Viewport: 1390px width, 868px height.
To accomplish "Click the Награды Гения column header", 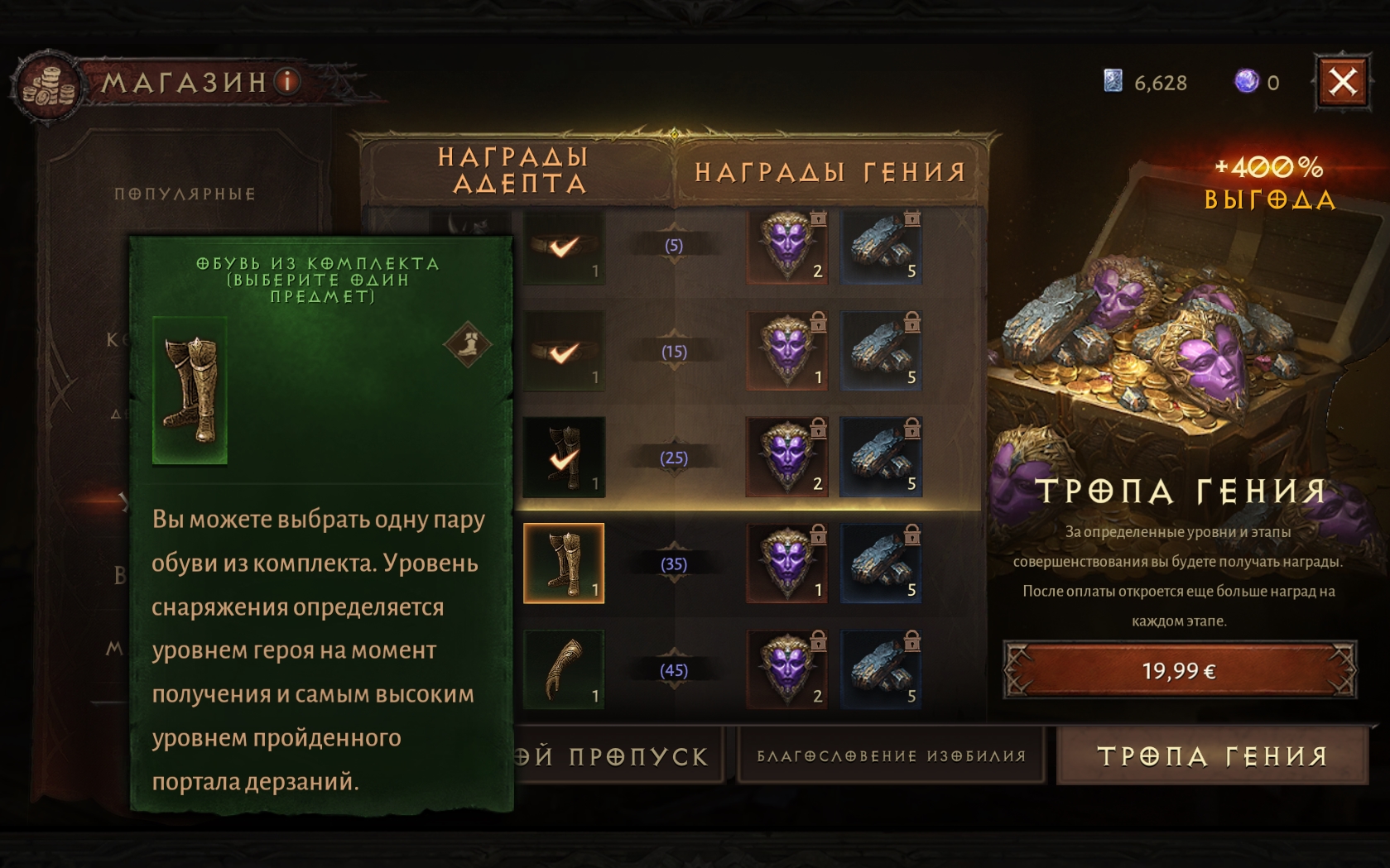I will tap(830, 172).
